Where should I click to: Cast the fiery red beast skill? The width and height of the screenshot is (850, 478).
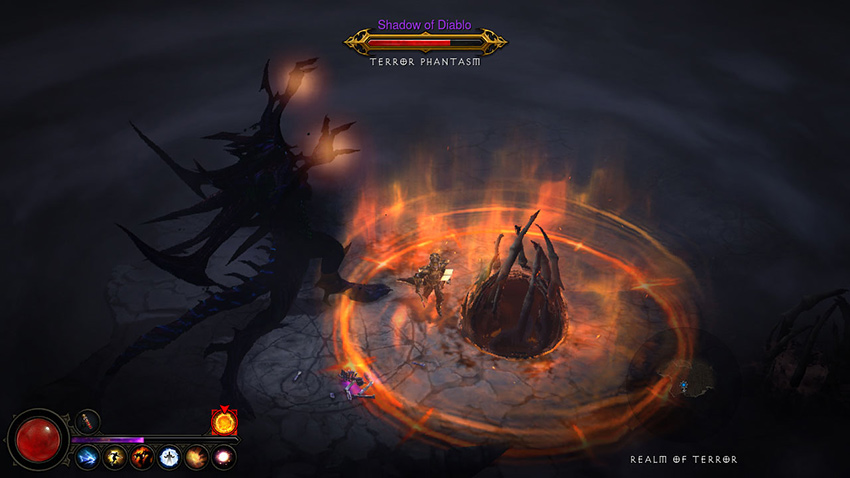pos(140,457)
